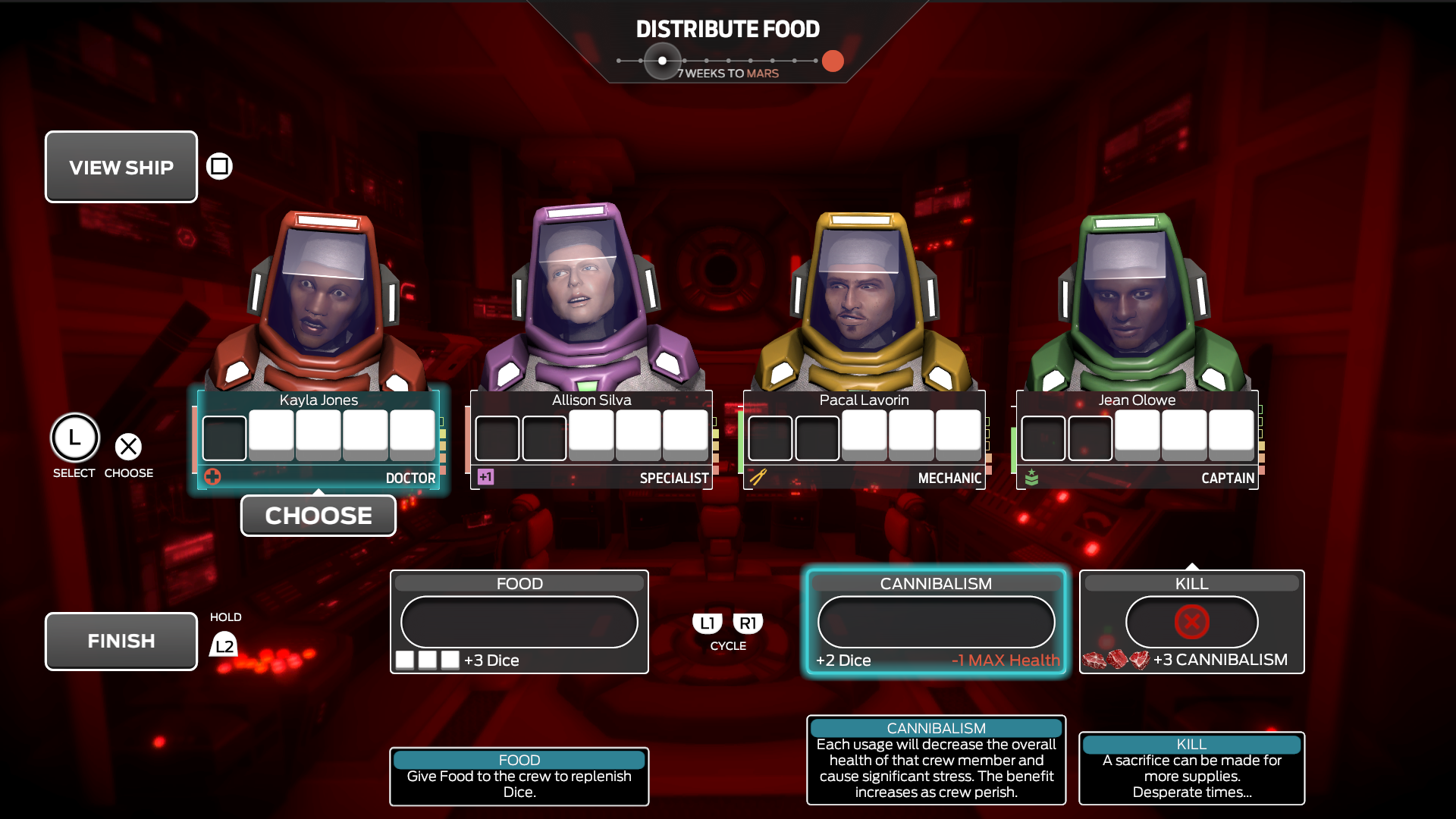Click the L2 hold icon next to FINISH
Viewport: 1456px width, 819px height.
coord(224,645)
